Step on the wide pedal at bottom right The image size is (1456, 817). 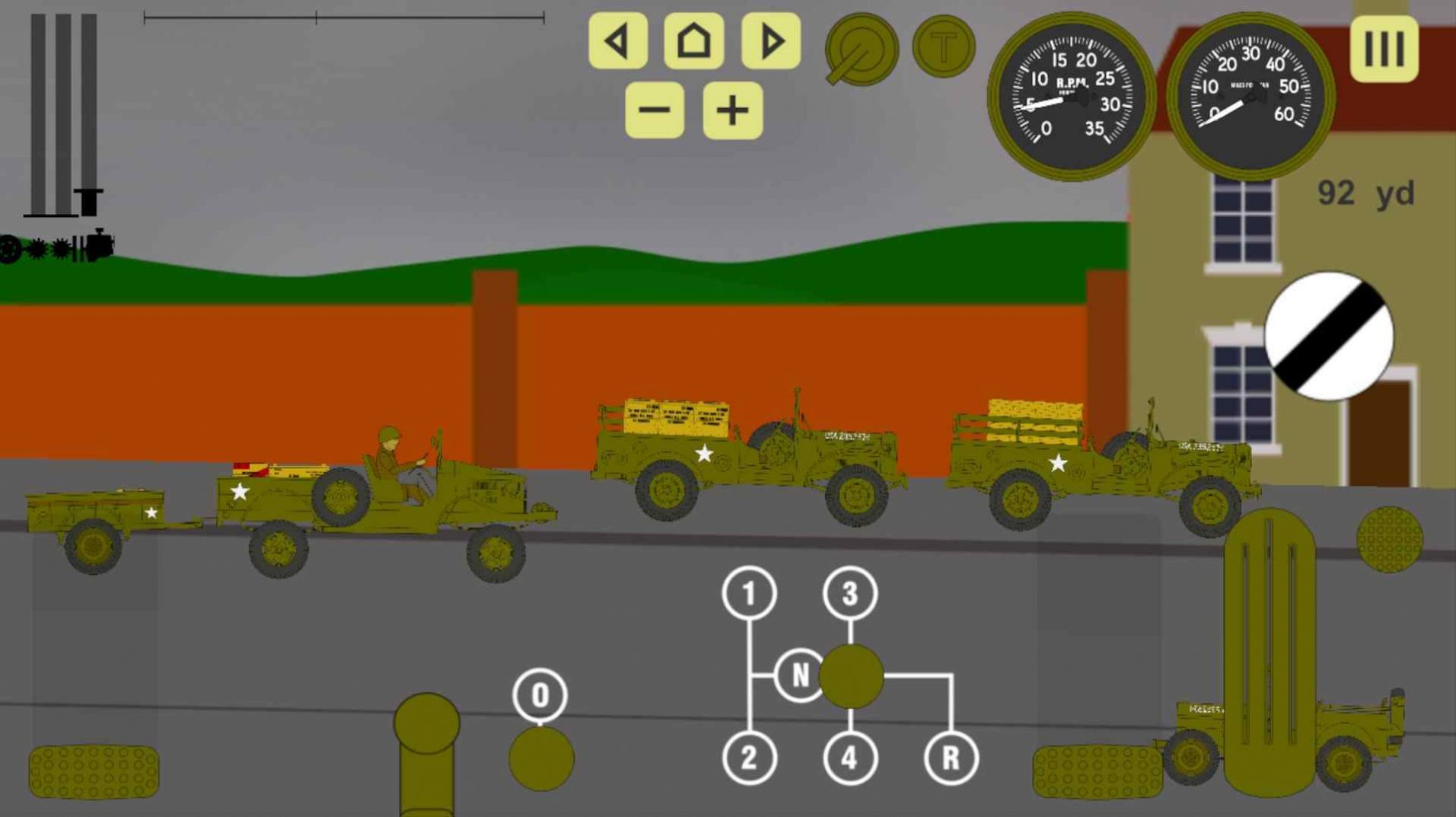tap(1096, 771)
